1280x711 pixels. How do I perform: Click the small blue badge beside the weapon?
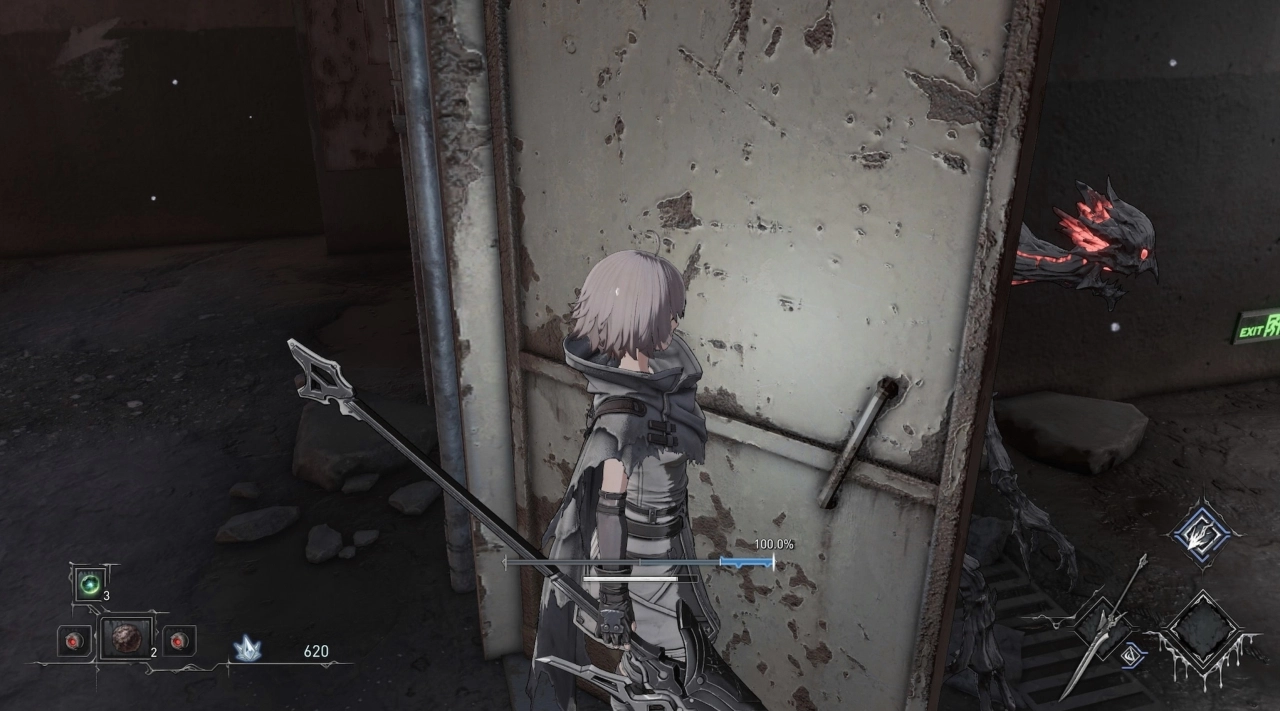[1134, 655]
